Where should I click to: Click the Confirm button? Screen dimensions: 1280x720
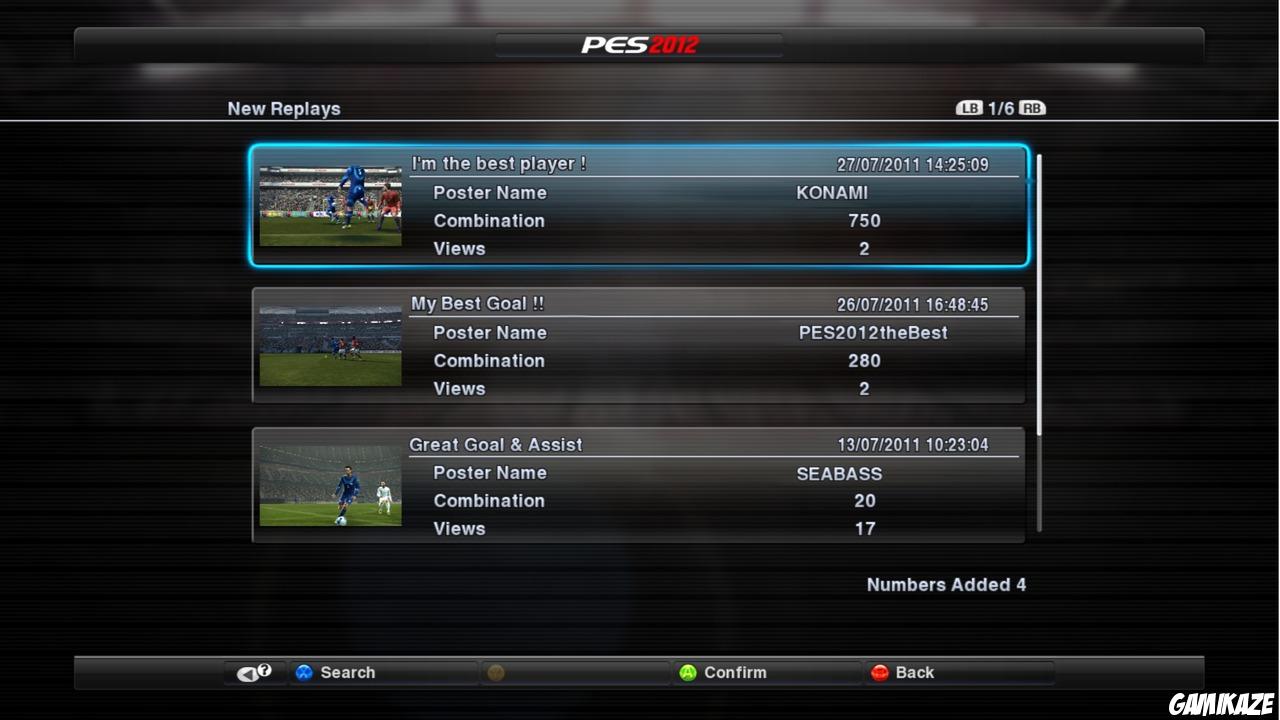click(735, 672)
